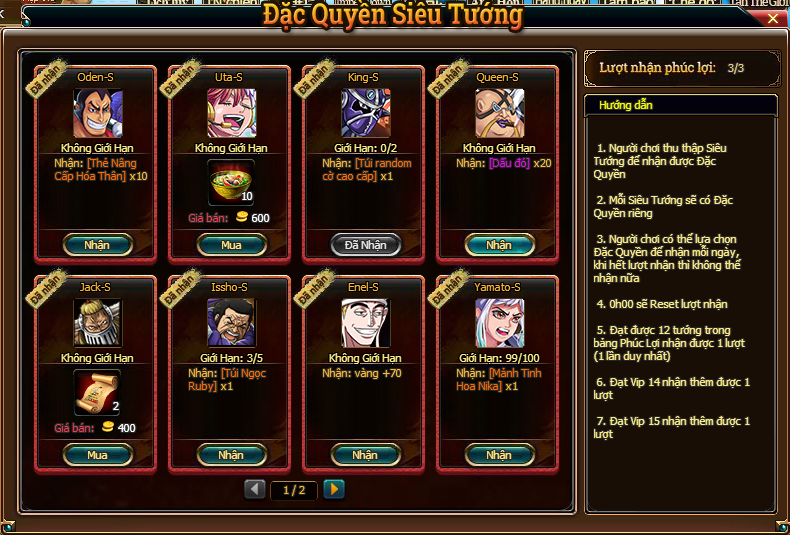
Task: Select Enel-S character portrait
Action: click(x=365, y=323)
